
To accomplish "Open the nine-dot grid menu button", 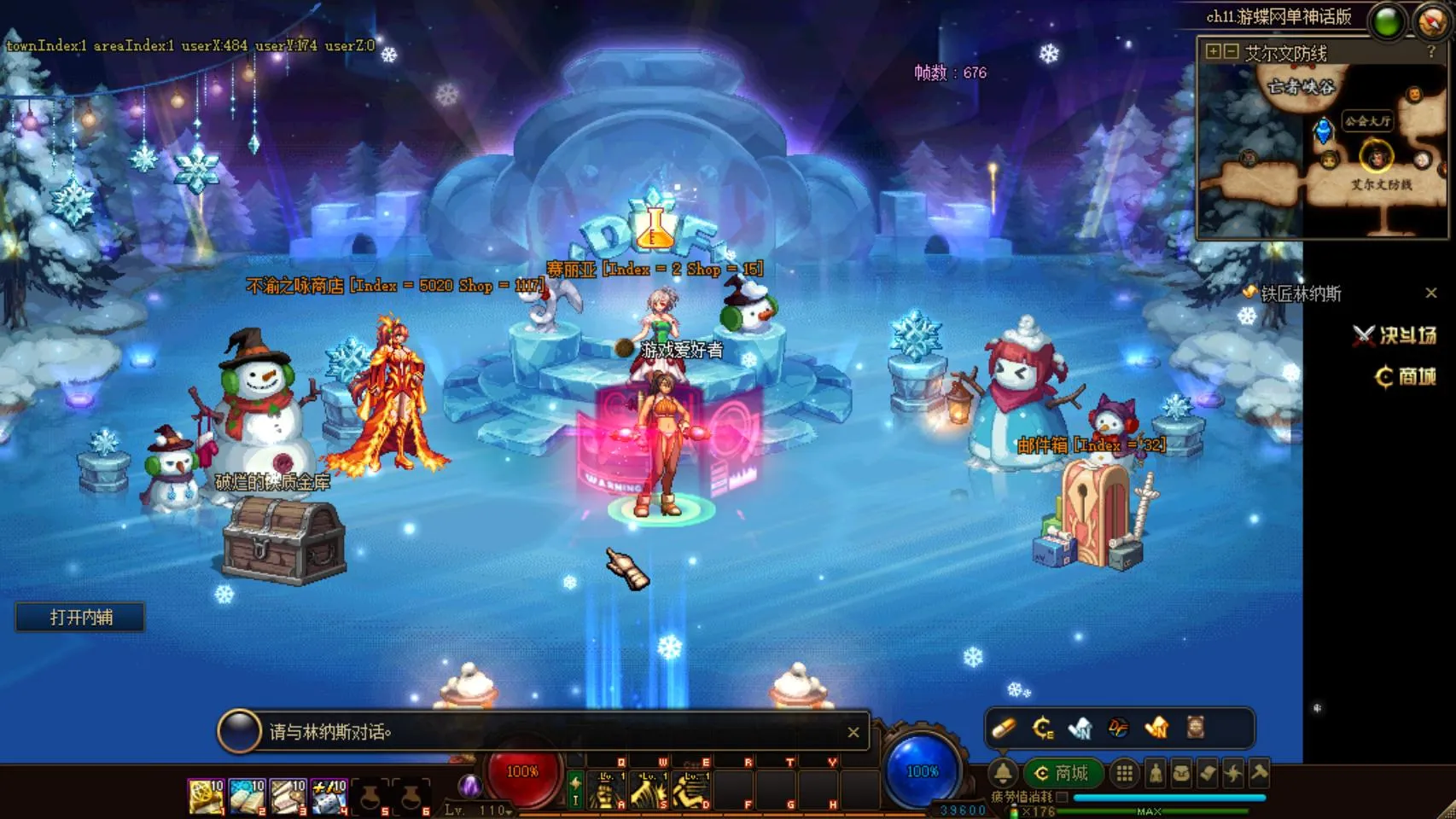I will click(x=1125, y=773).
